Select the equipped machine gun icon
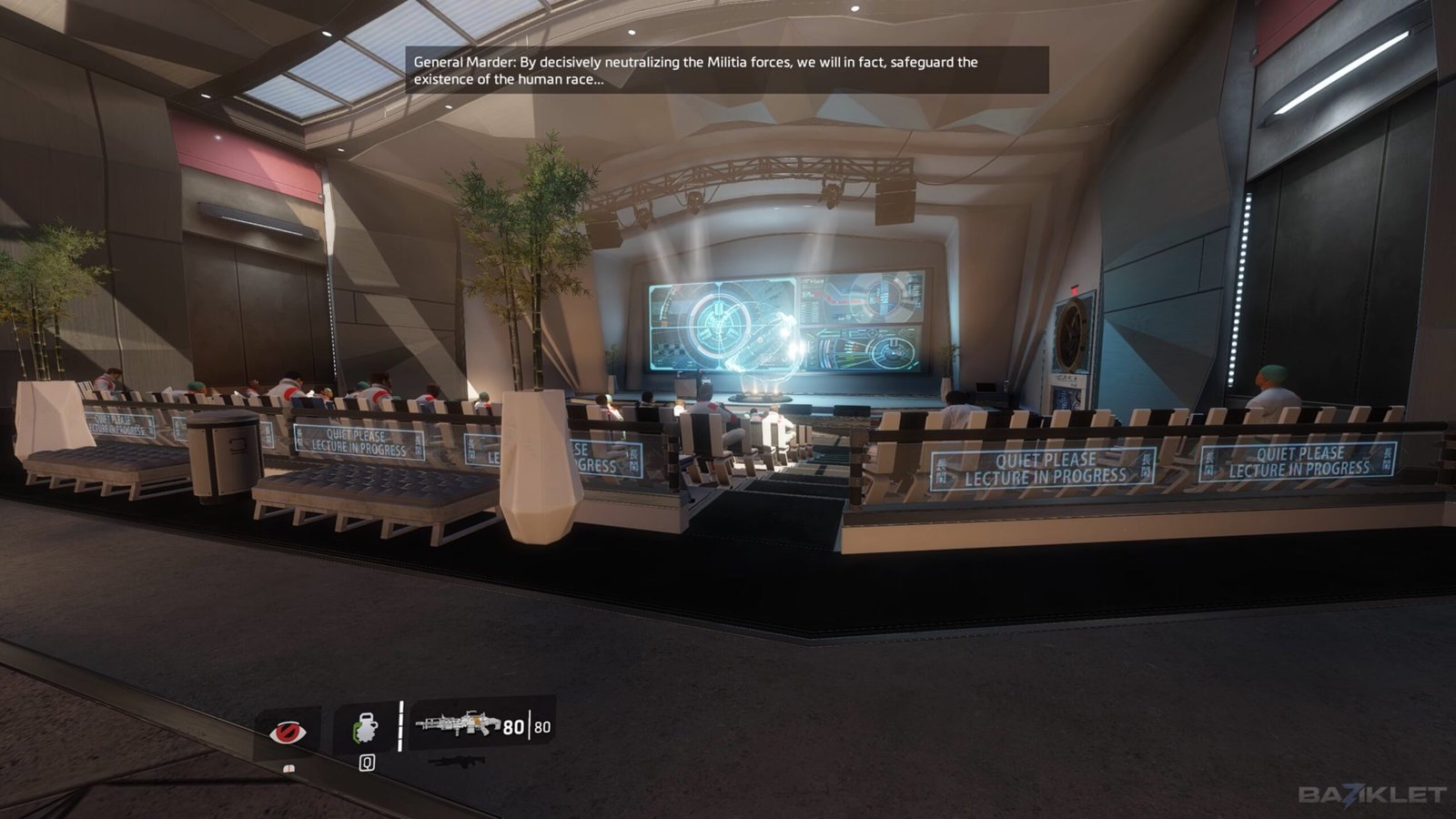Screen dimensions: 1456x819 click(458, 723)
